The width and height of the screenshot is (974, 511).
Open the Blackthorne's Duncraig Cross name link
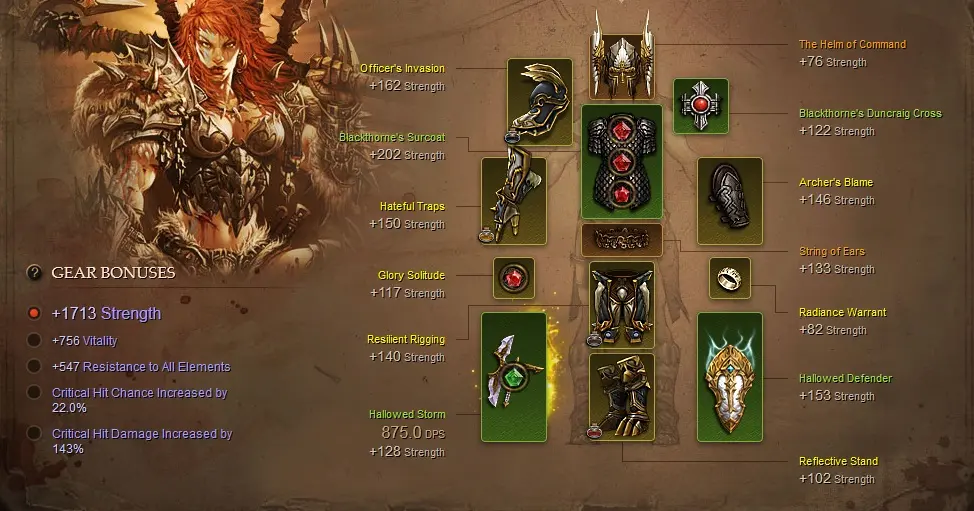[869, 114]
